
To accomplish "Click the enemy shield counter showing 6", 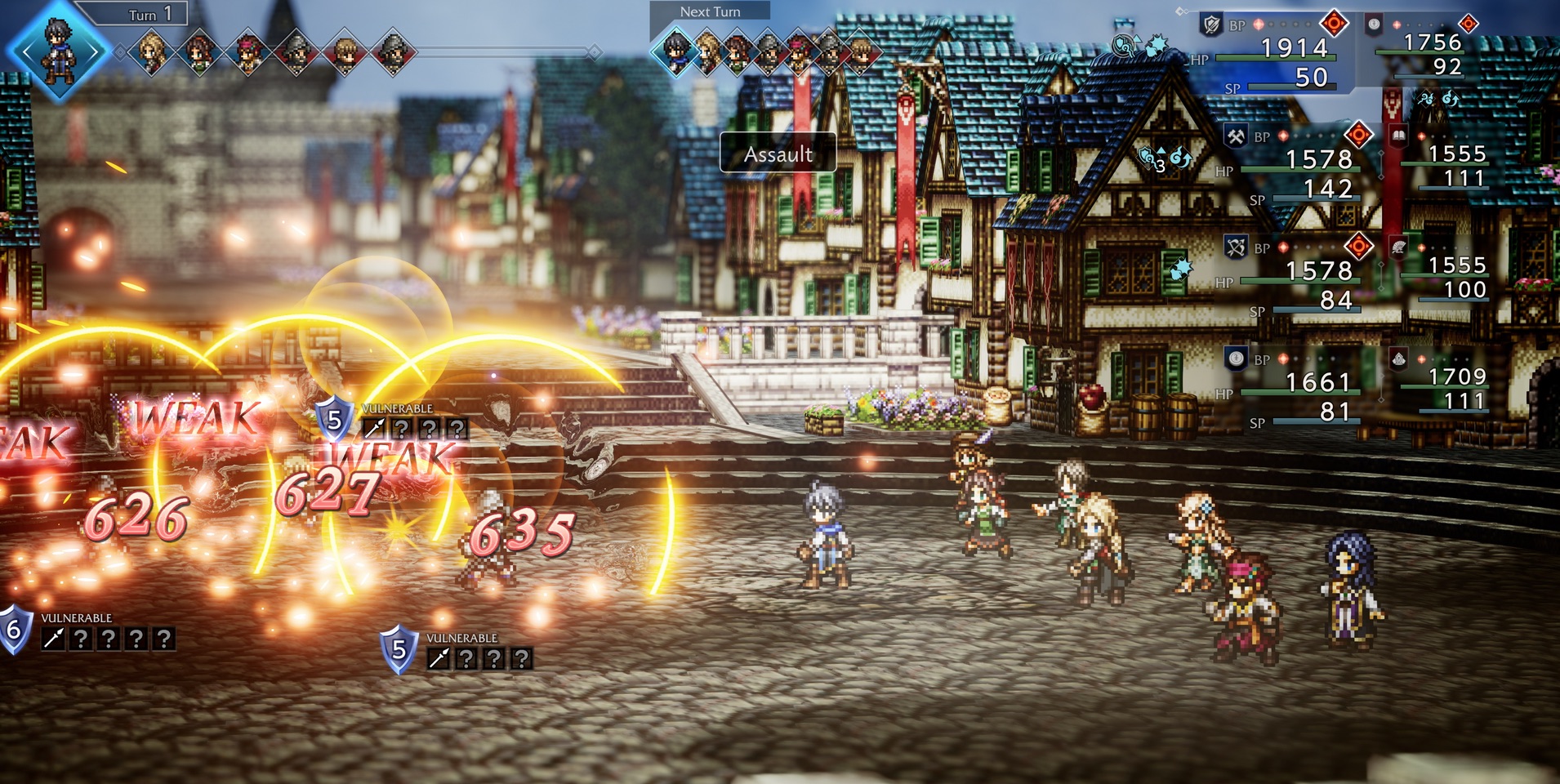I will pyautogui.click(x=14, y=630).
